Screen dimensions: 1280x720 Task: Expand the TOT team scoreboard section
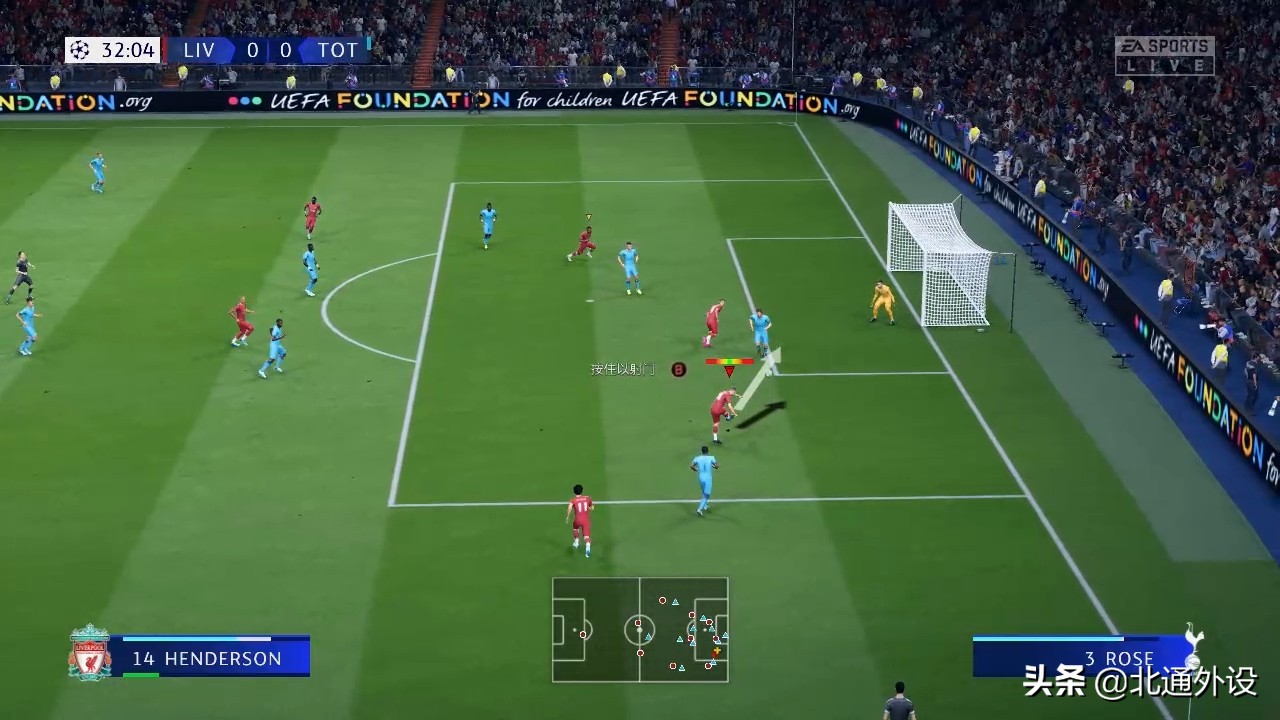(x=338, y=49)
